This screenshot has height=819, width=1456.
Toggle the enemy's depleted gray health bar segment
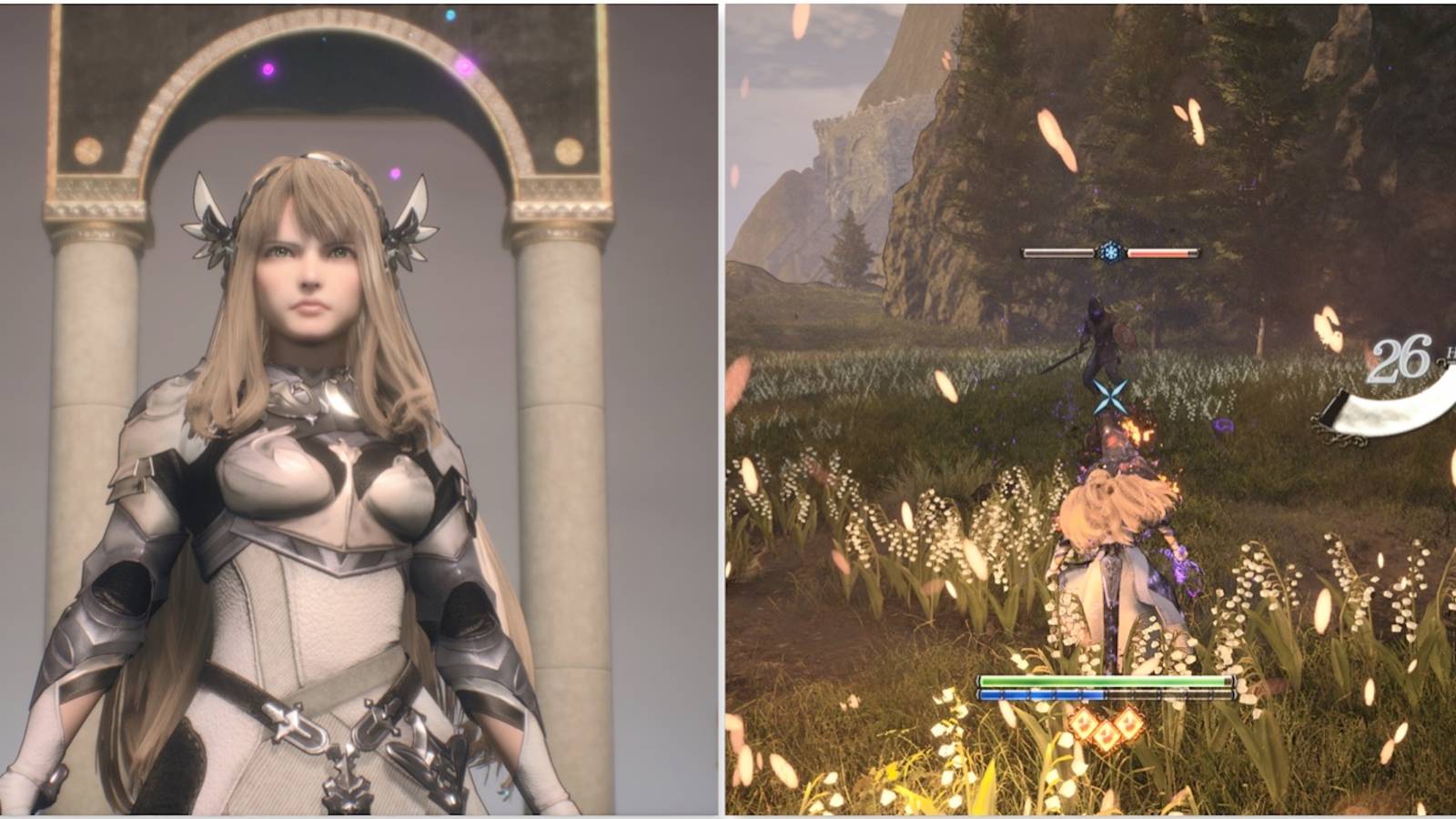point(1056,252)
